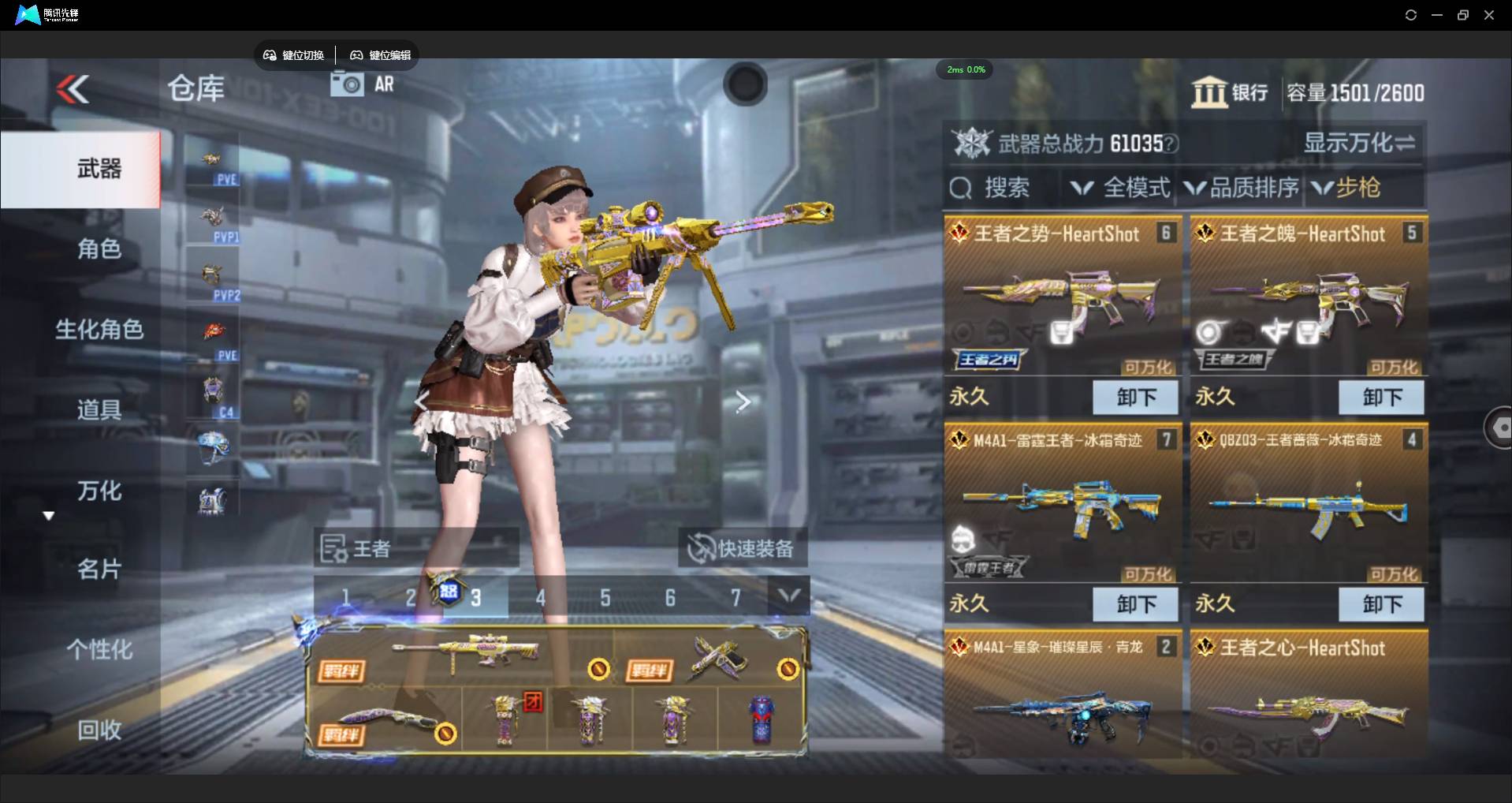Image resolution: width=1512 pixels, height=803 pixels.
Task: Open the AR camera view
Action: click(363, 84)
